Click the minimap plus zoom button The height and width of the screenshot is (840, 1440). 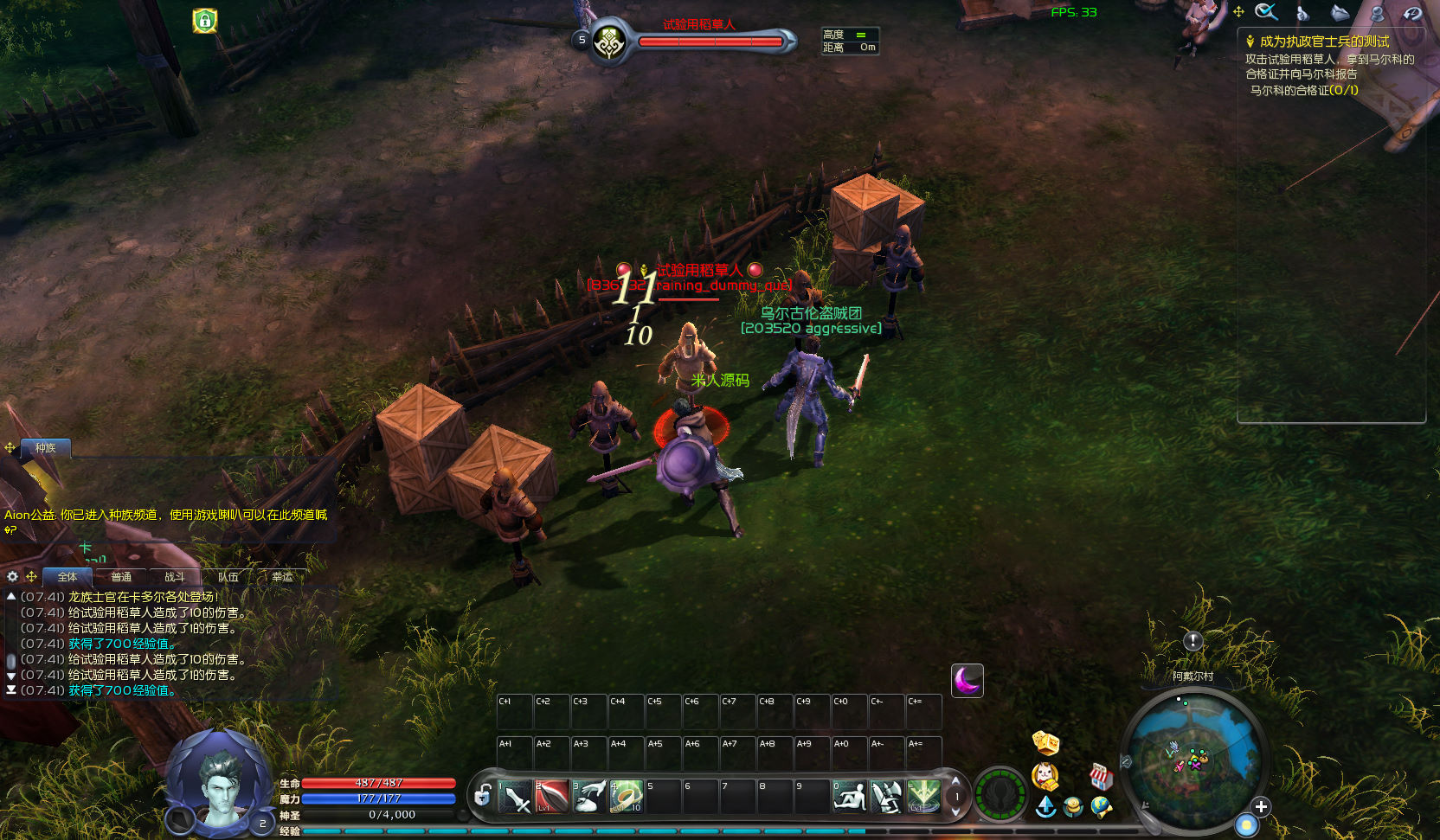(1261, 806)
